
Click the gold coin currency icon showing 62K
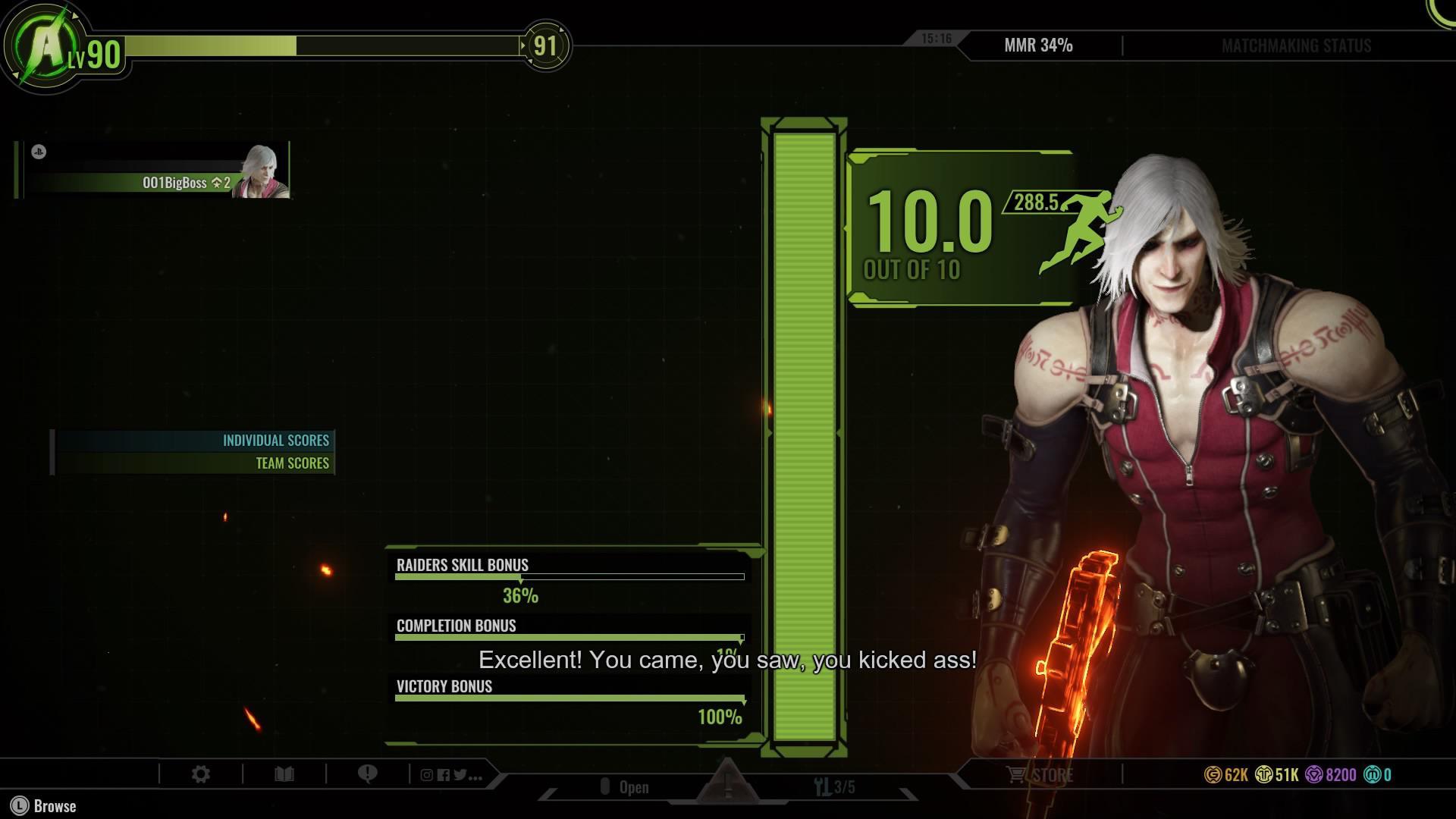pos(1213,774)
